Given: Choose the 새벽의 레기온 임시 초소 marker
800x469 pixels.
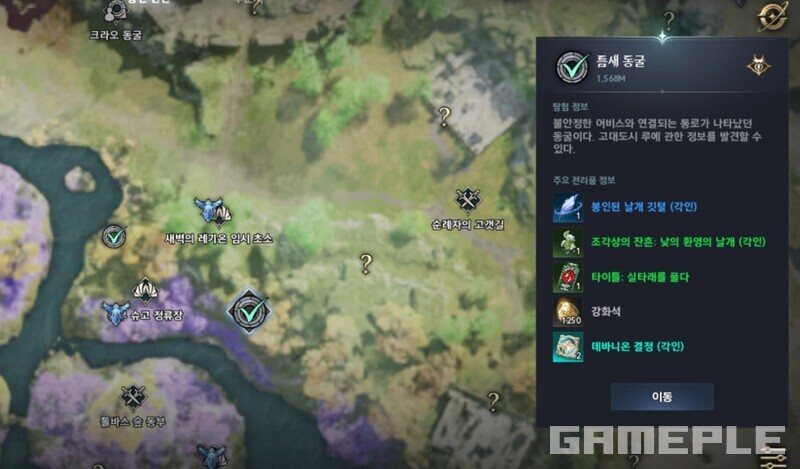Looking at the screenshot, I should click(x=210, y=210).
